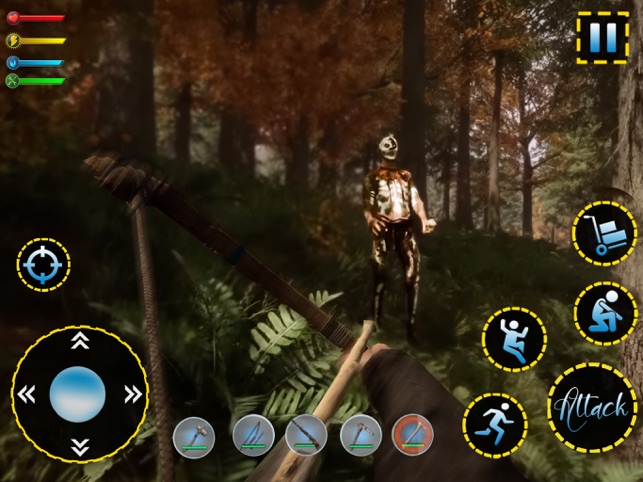Image resolution: width=643 pixels, height=482 pixels.
Task: Tap the up arrow on the movement pad
Action: (79, 341)
